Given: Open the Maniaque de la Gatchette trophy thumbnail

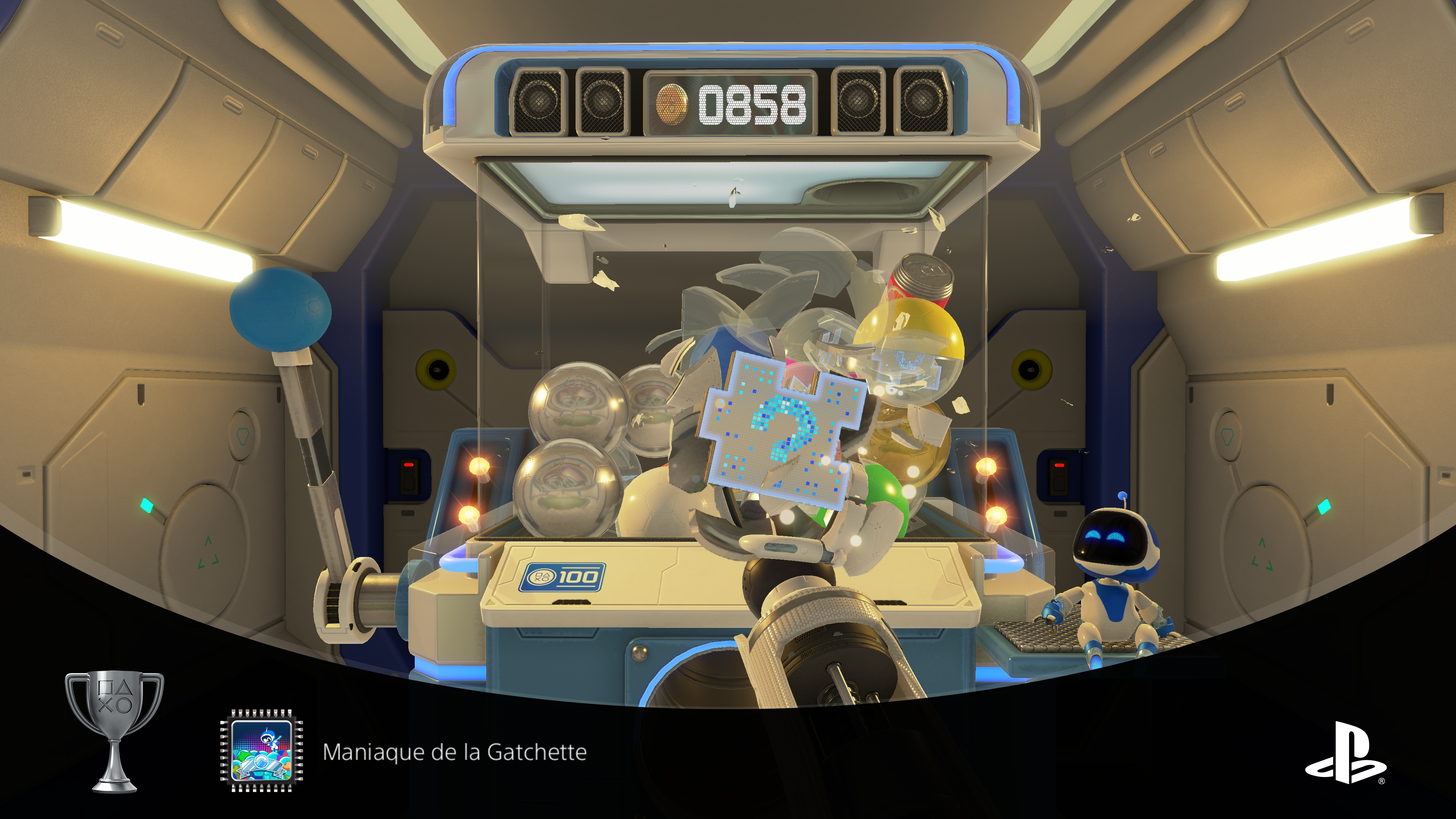Looking at the screenshot, I should [261, 751].
